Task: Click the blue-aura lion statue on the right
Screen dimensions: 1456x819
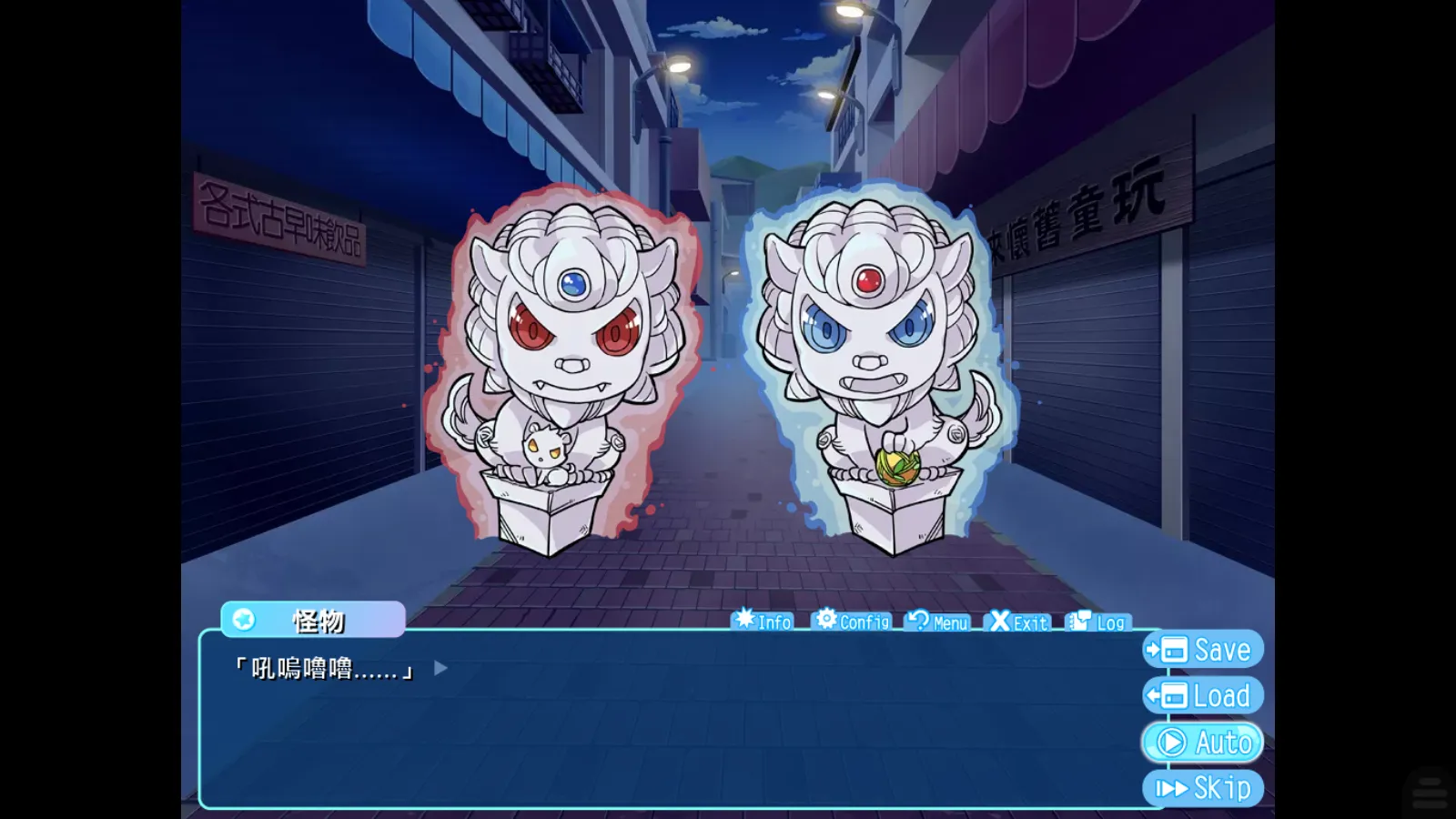Action: tap(874, 364)
